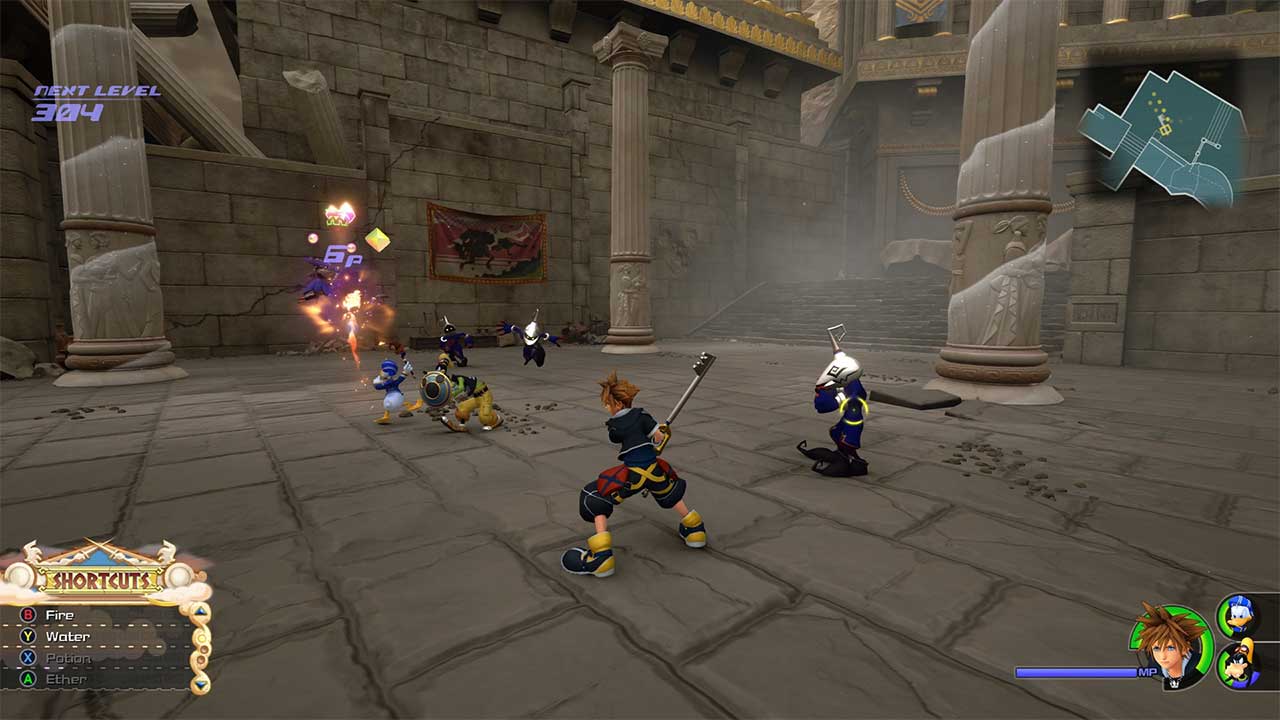Screen dimensions: 1280x720
Task: Select the red B Fire button icon
Action: (x=26, y=613)
